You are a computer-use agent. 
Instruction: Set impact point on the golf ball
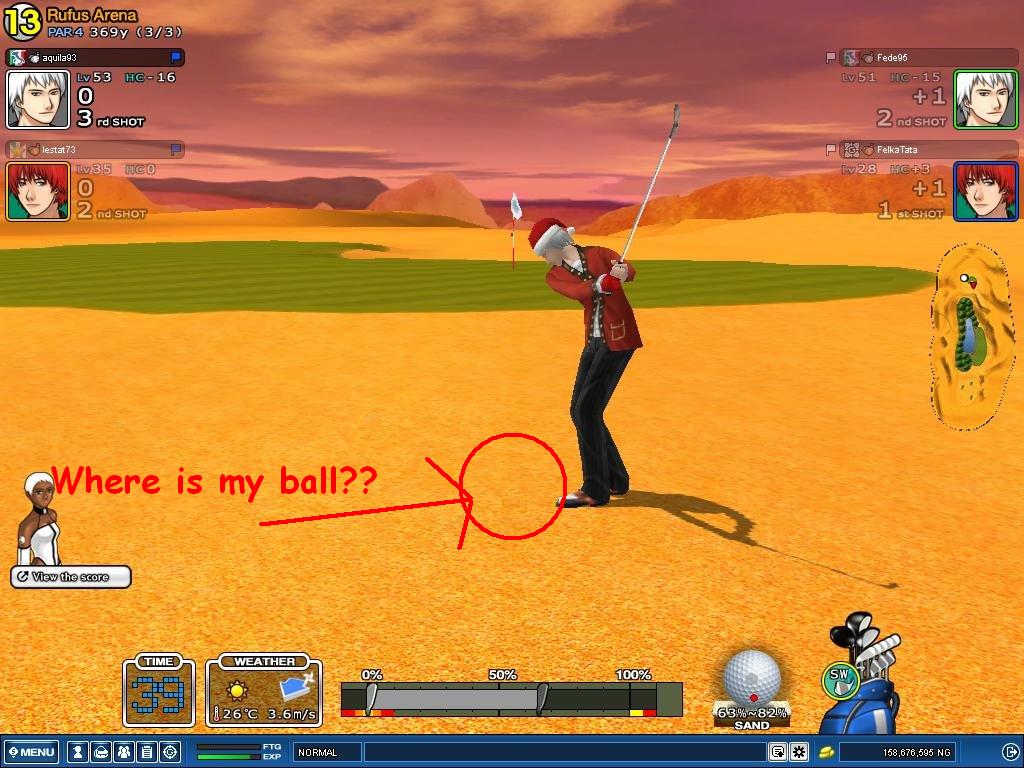[x=752, y=677]
